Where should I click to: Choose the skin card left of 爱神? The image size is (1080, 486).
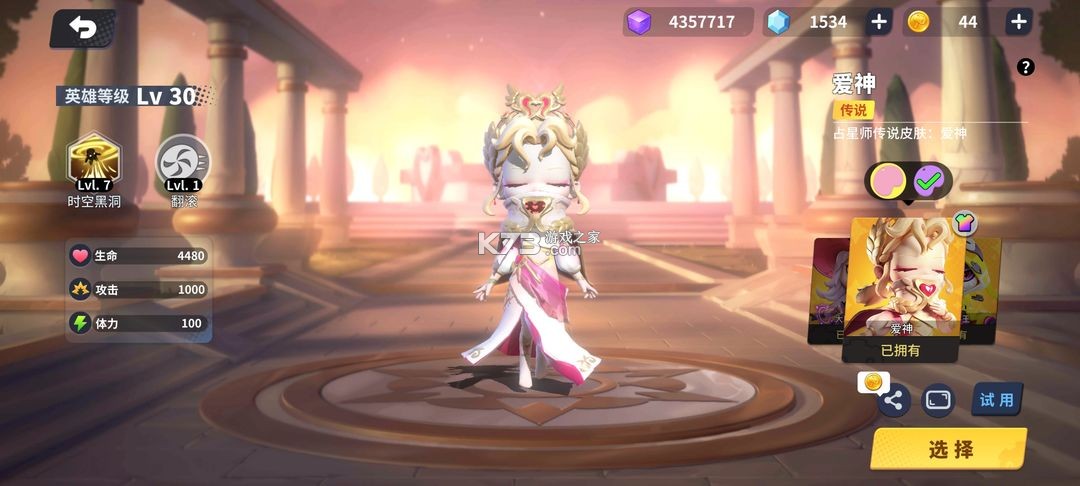(x=828, y=290)
